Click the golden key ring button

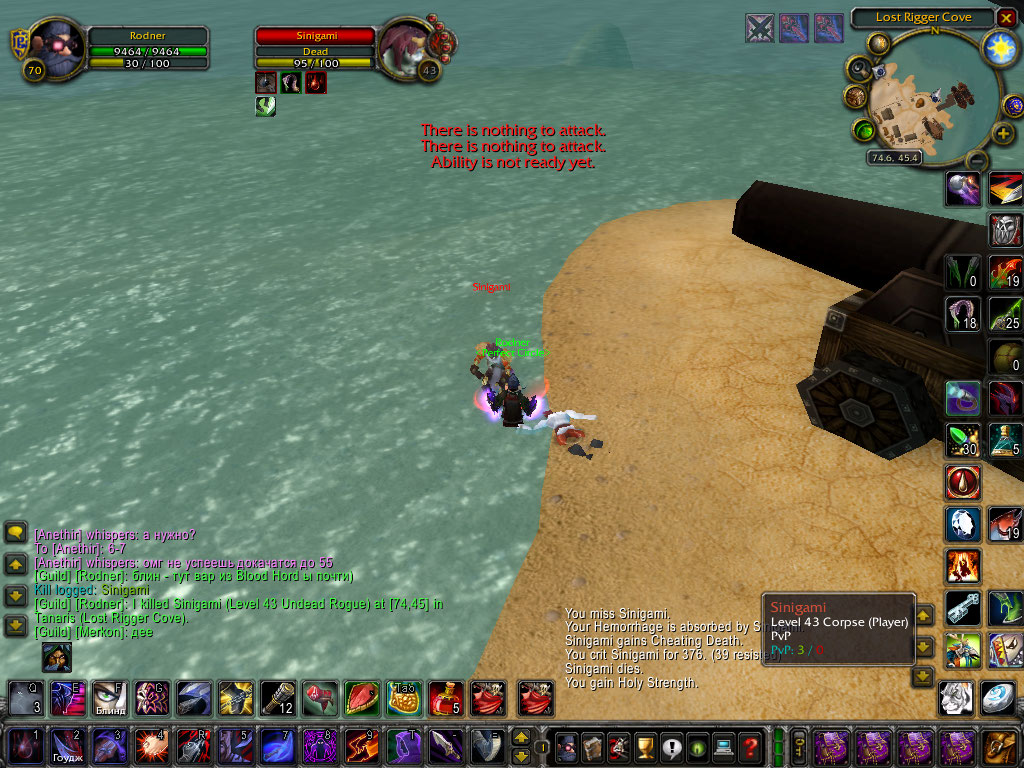pyautogui.click(x=800, y=747)
